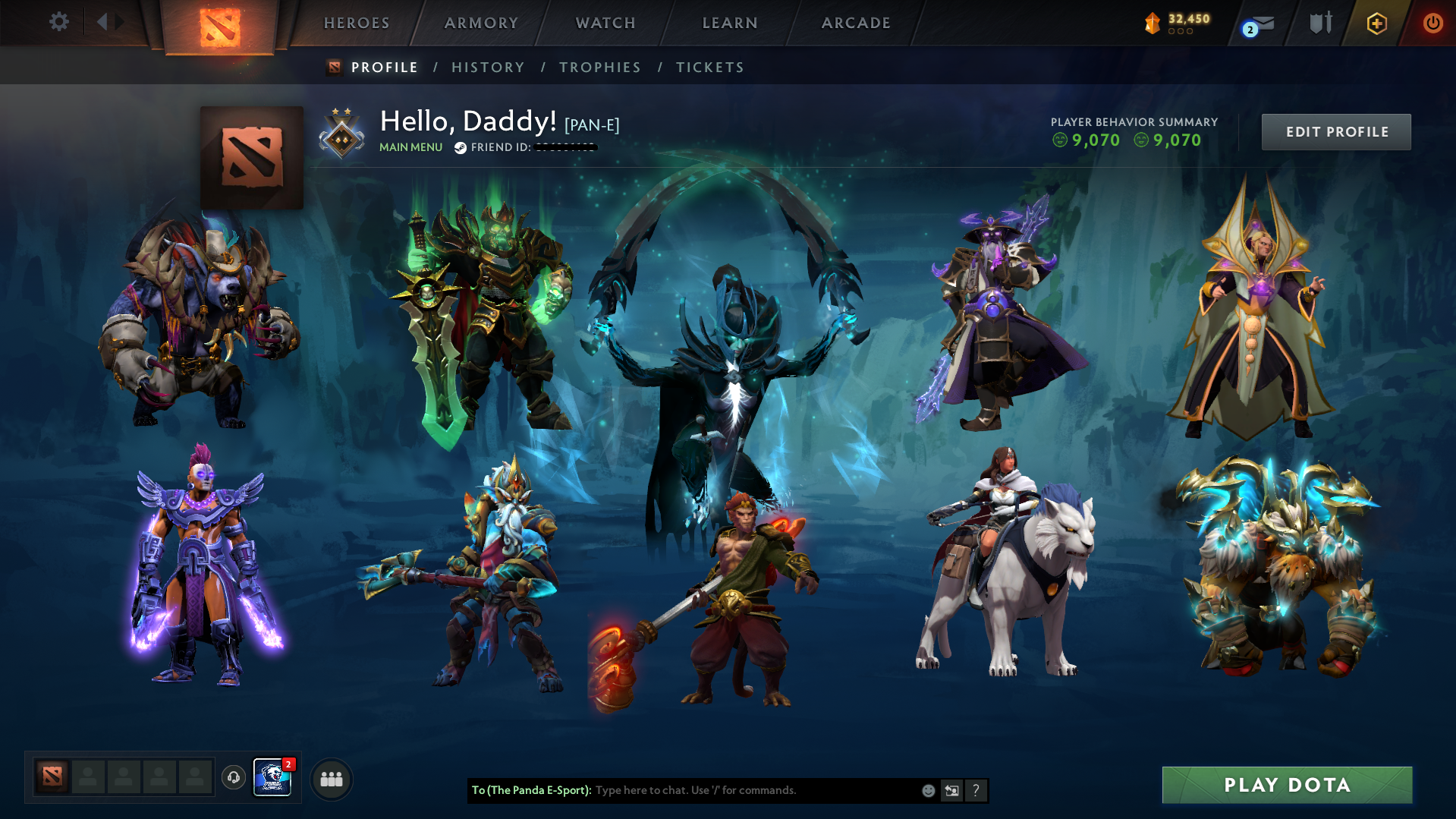Switch to the TROPHIES tab
The width and height of the screenshot is (1456, 819).
pyautogui.click(x=599, y=67)
